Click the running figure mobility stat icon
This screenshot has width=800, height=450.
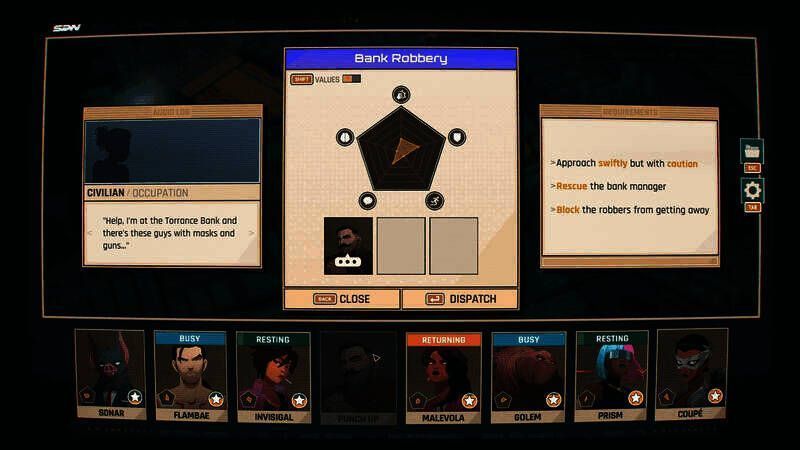436,201
